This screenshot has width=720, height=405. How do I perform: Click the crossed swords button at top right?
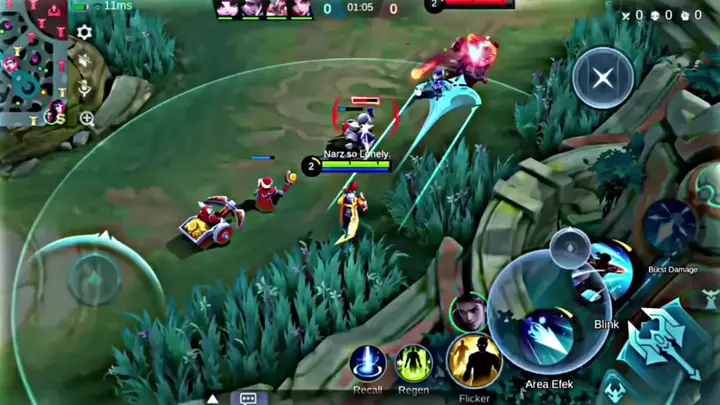tap(603, 78)
